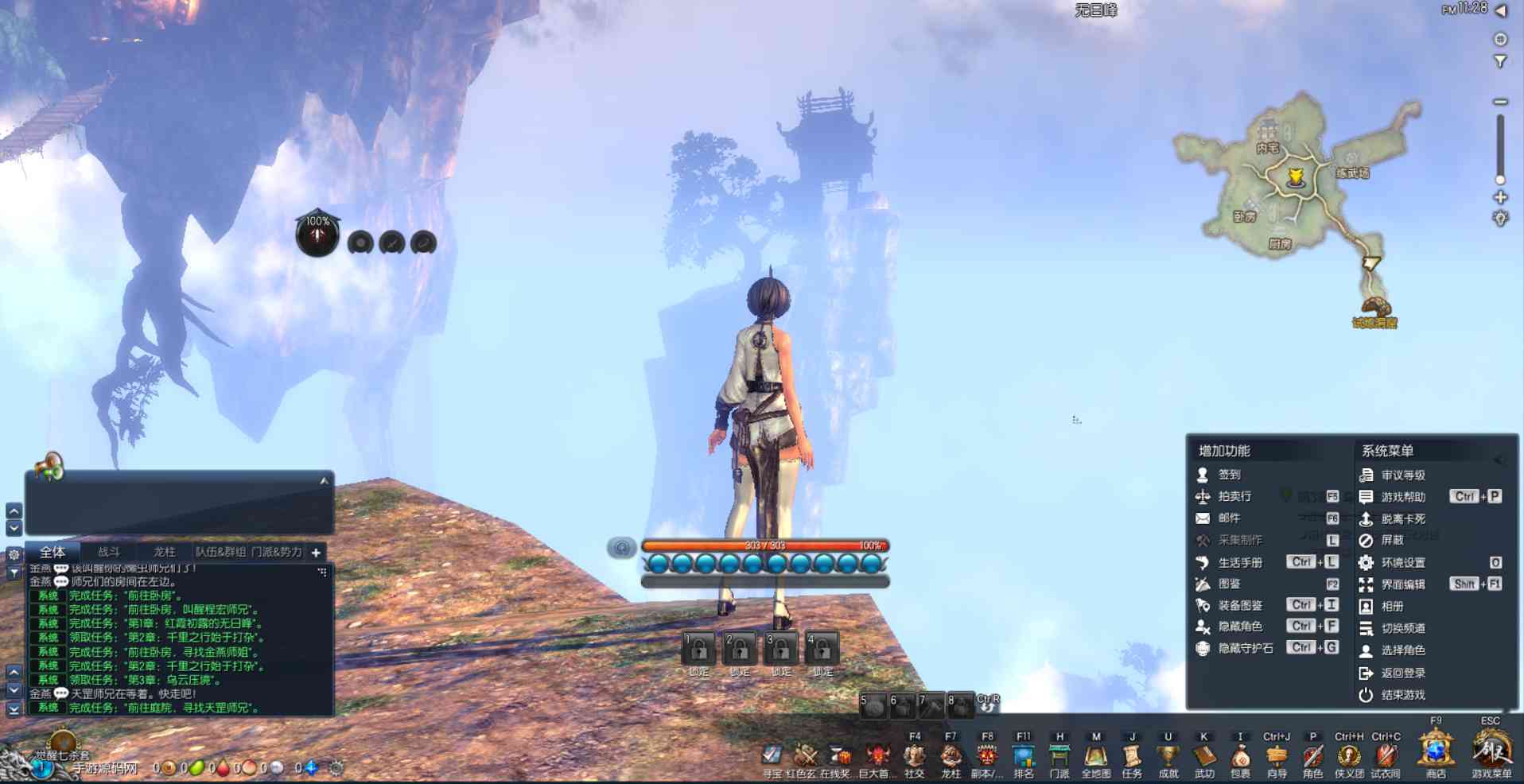
Task: Toggle the 游戏菜单 game menu button
Action: pyautogui.click(x=1491, y=751)
